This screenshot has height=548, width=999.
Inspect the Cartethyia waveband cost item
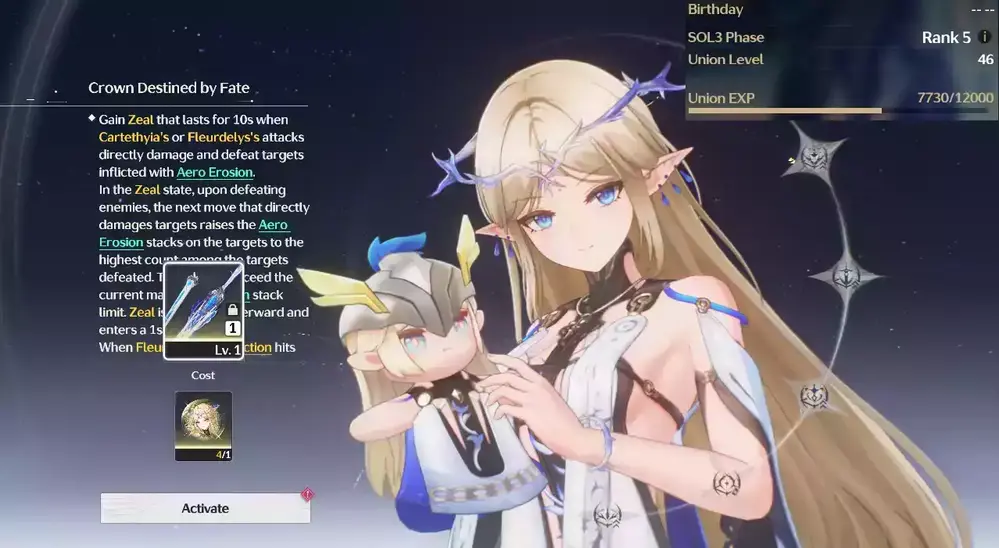(203, 425)
